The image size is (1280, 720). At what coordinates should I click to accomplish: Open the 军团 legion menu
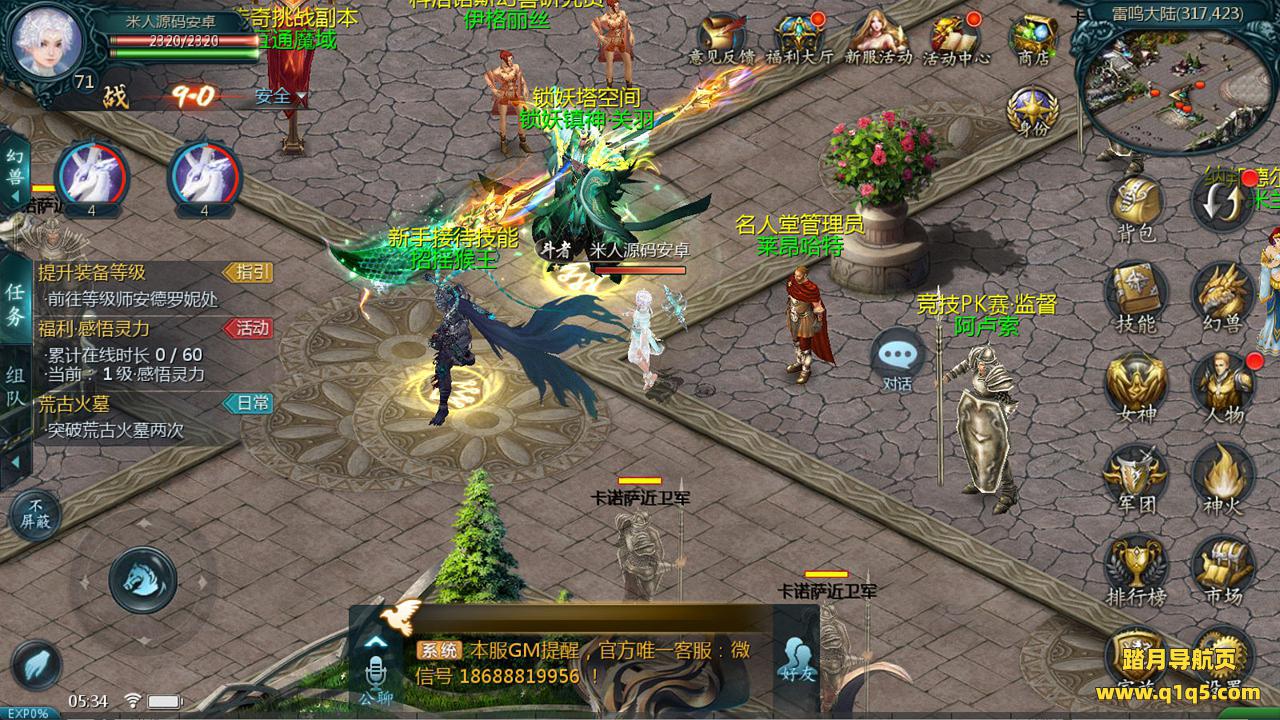tap(1136, 473)
